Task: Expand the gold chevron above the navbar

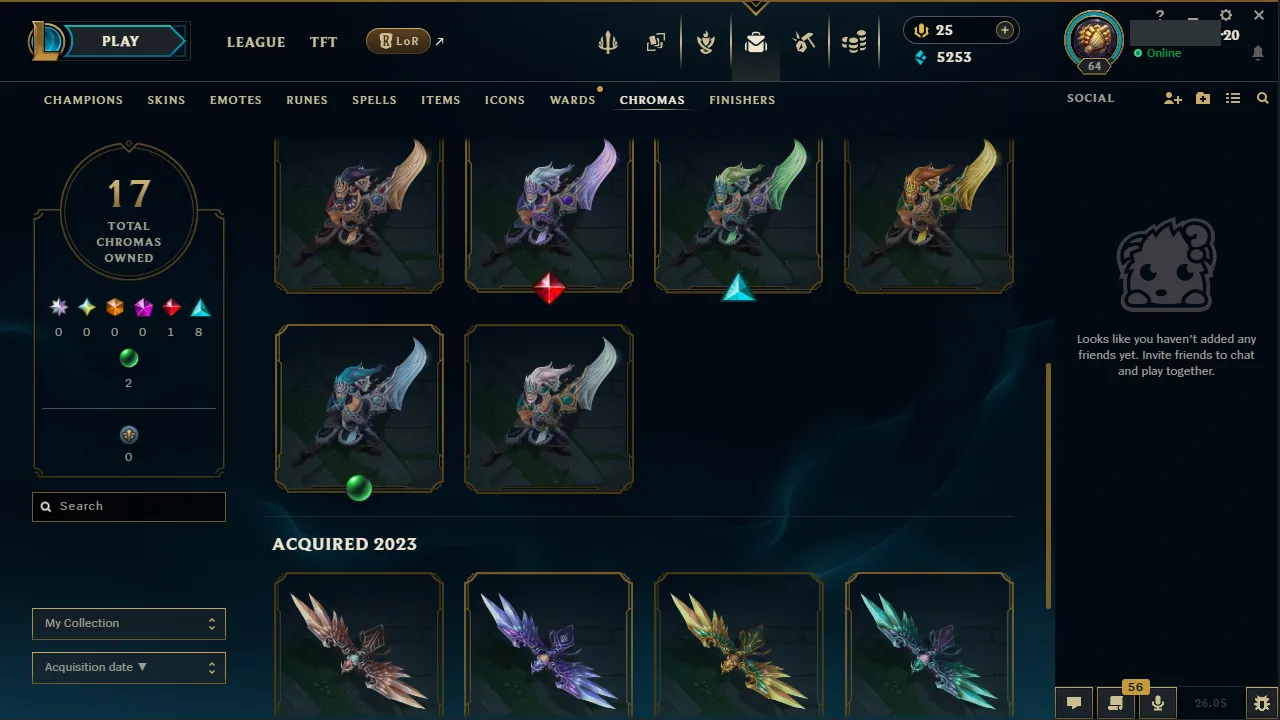Action: pyautogui.click(x=755, y=6)
